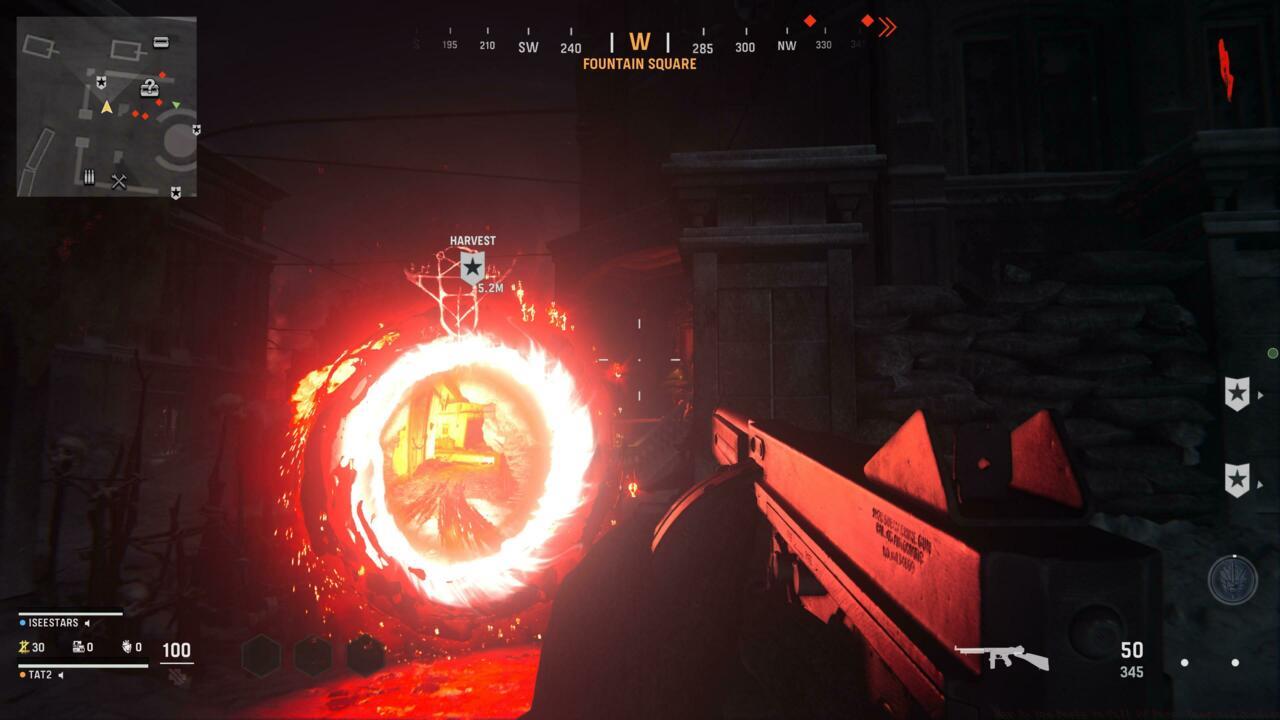The width and height of the screenshot is (1280, 720).
Task: Click the yellow player arrow on the minimap
Action: pos(107,106)
